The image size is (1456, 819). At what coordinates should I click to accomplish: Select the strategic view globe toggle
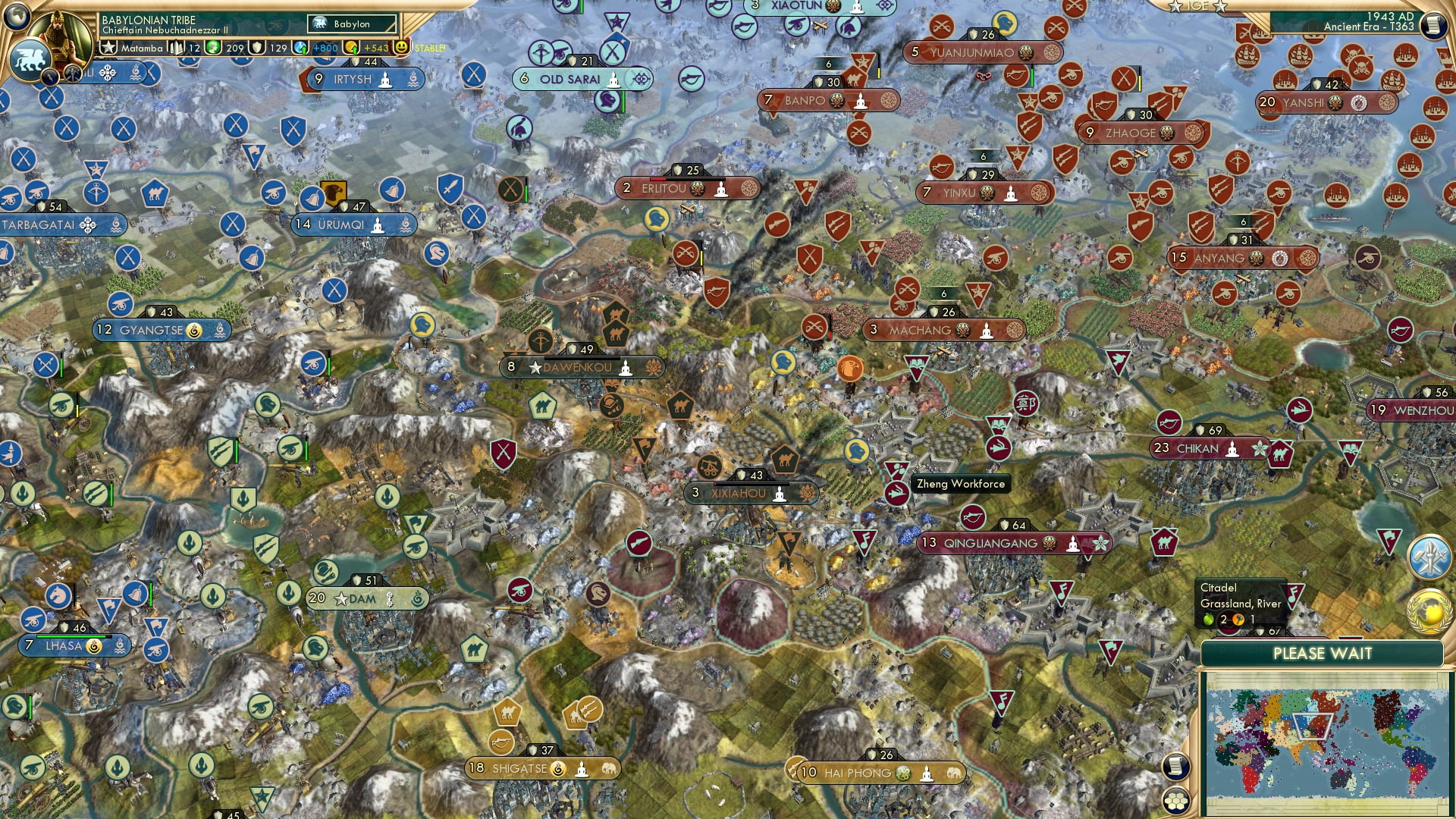[x=17, y=17]
